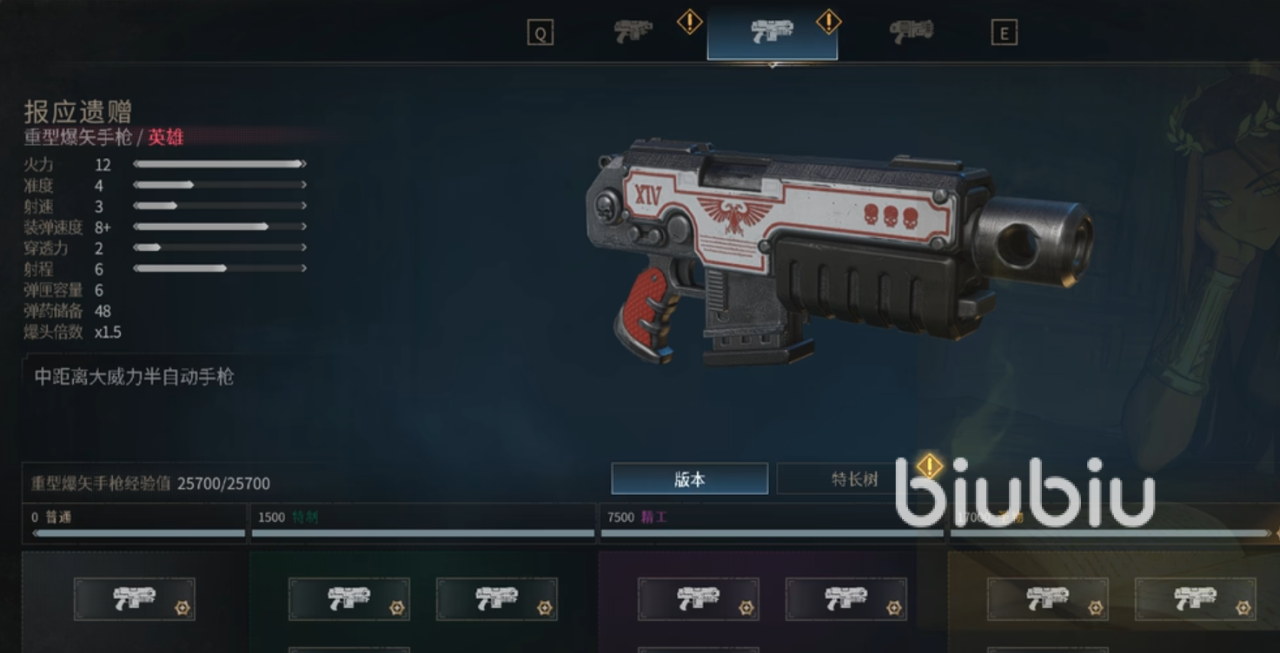Choose the weapon version under the 普通 tier

[134, 599]
